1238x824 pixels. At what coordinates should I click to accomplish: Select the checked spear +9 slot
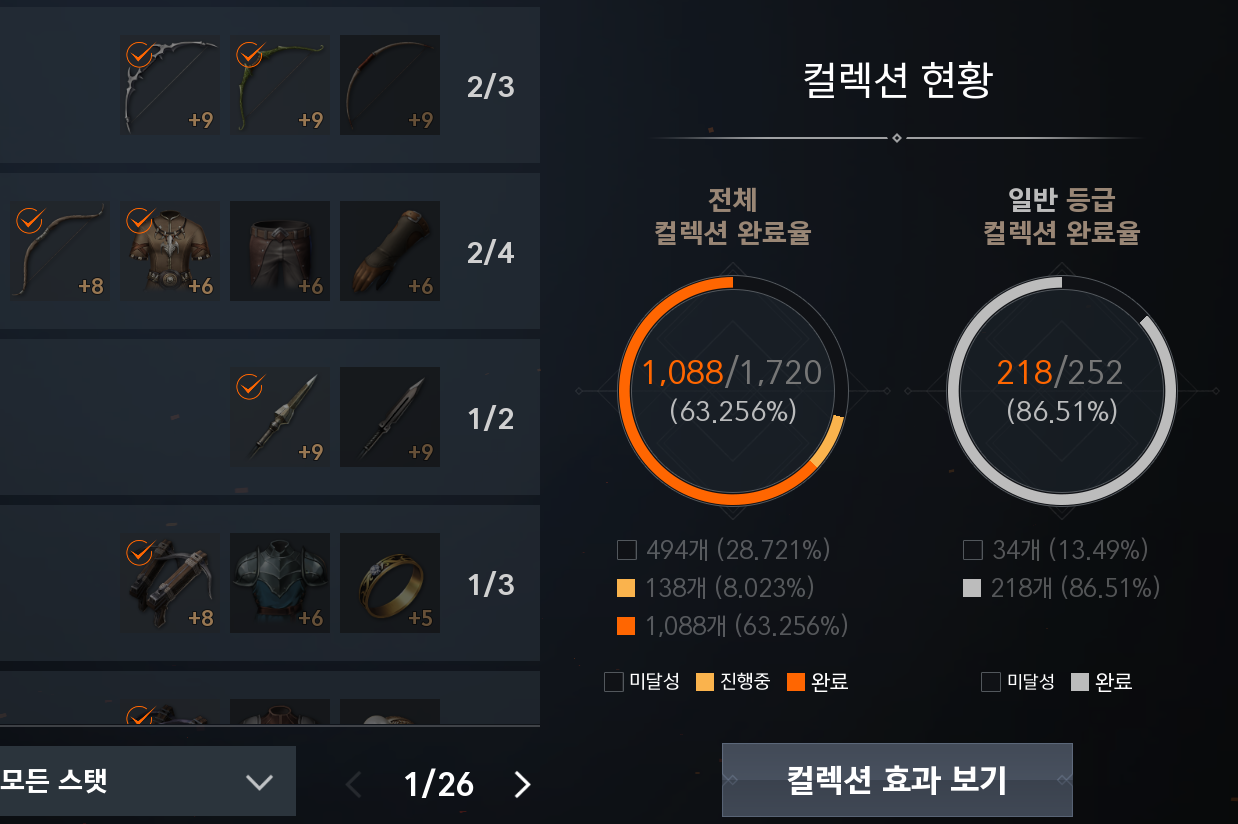point(280,418)
